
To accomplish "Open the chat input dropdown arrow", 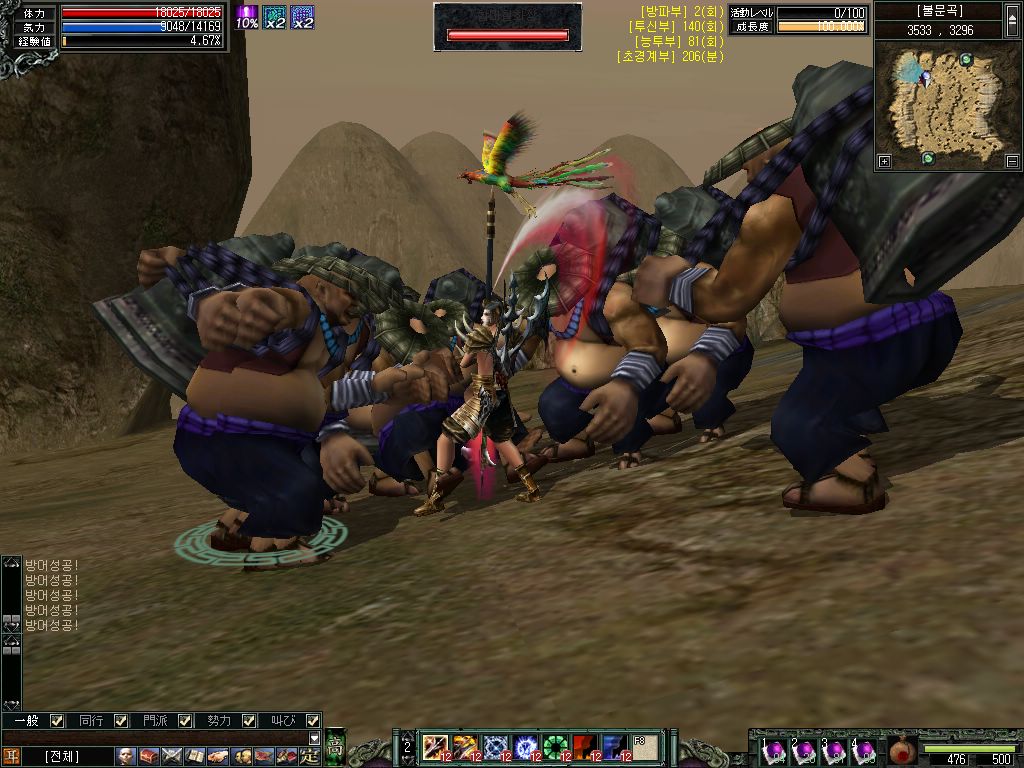I will point(315,738).
